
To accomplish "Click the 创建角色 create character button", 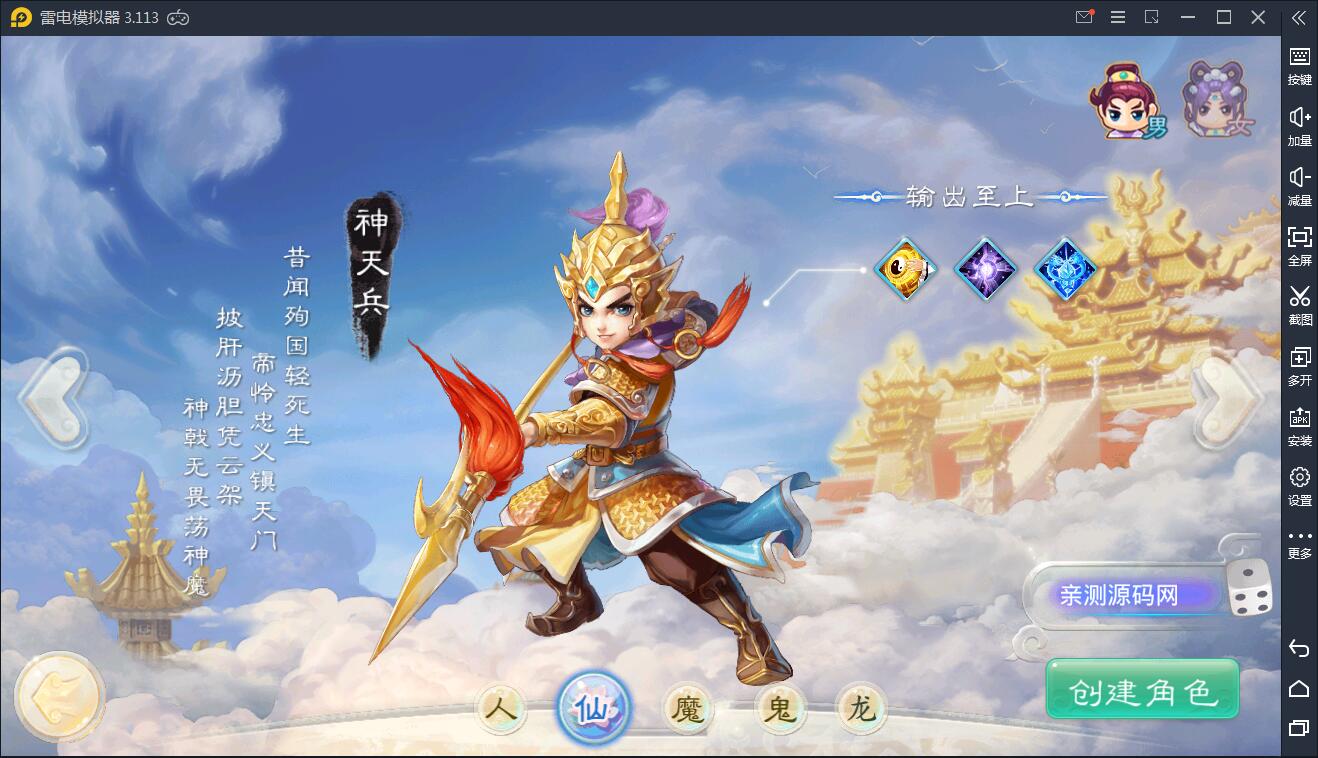I will 1142,690.
